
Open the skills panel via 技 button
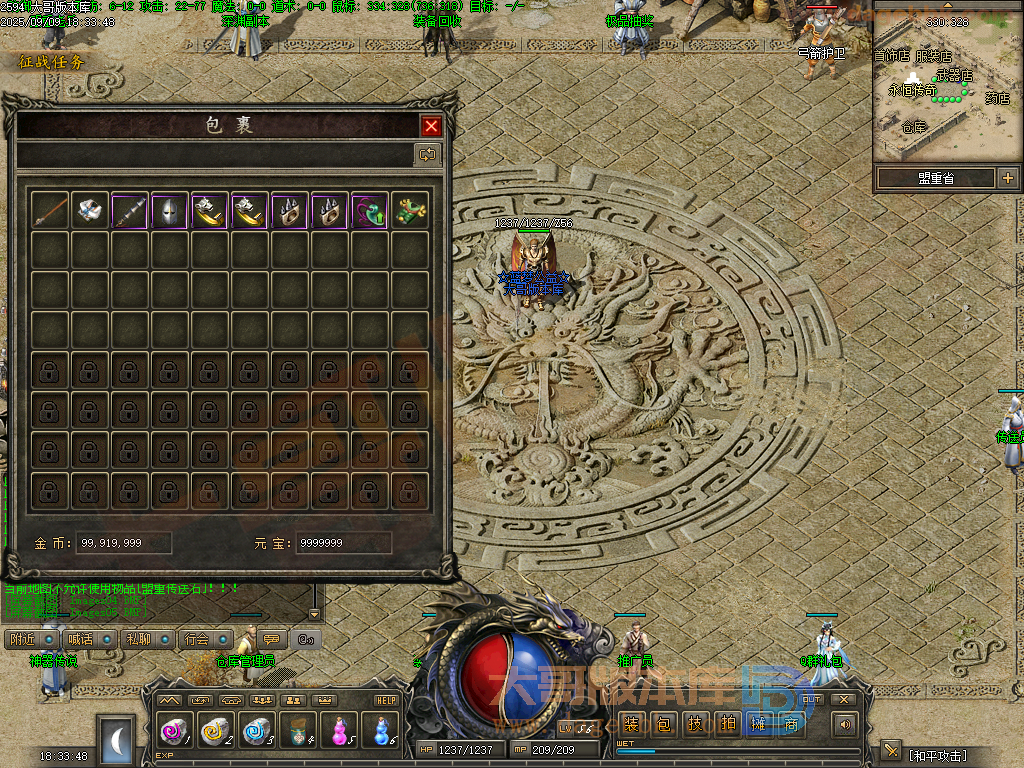695,724
